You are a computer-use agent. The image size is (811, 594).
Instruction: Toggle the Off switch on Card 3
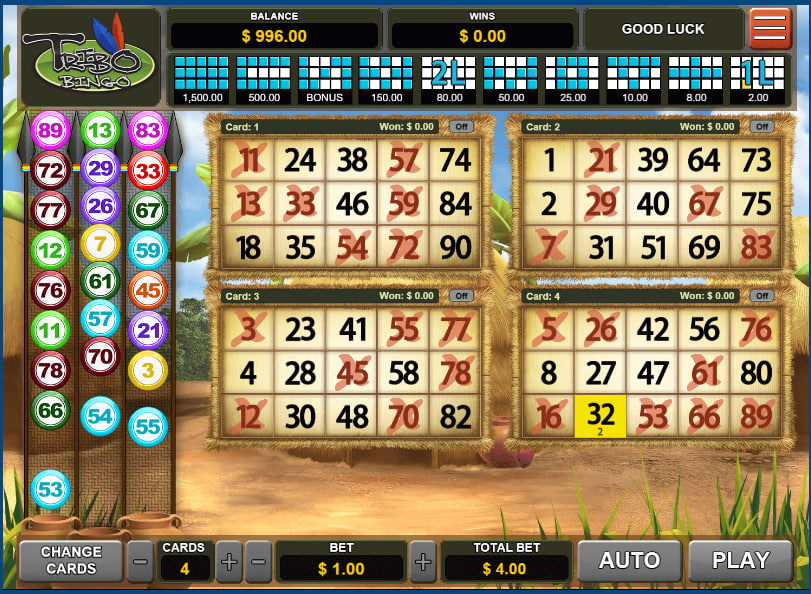pyautogui.click(x=461, y=296)
